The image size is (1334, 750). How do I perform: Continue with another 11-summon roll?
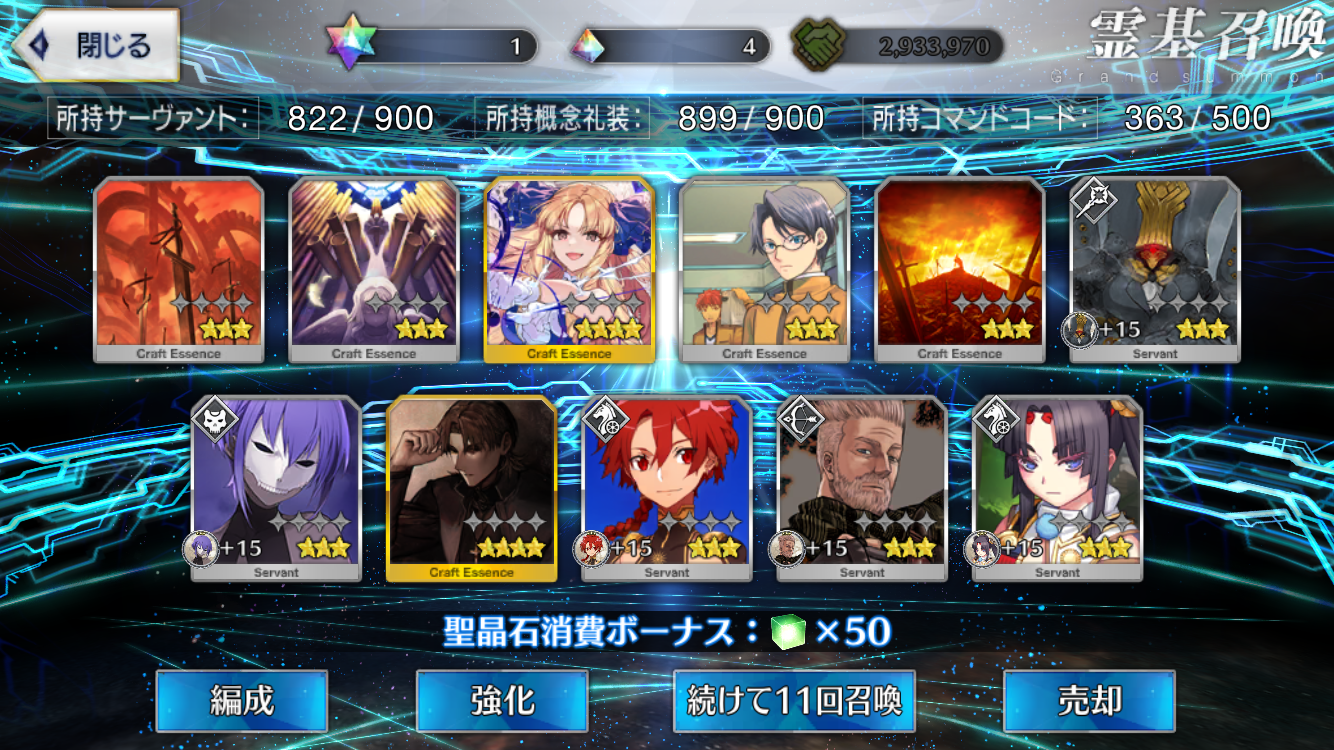point(795,701)
